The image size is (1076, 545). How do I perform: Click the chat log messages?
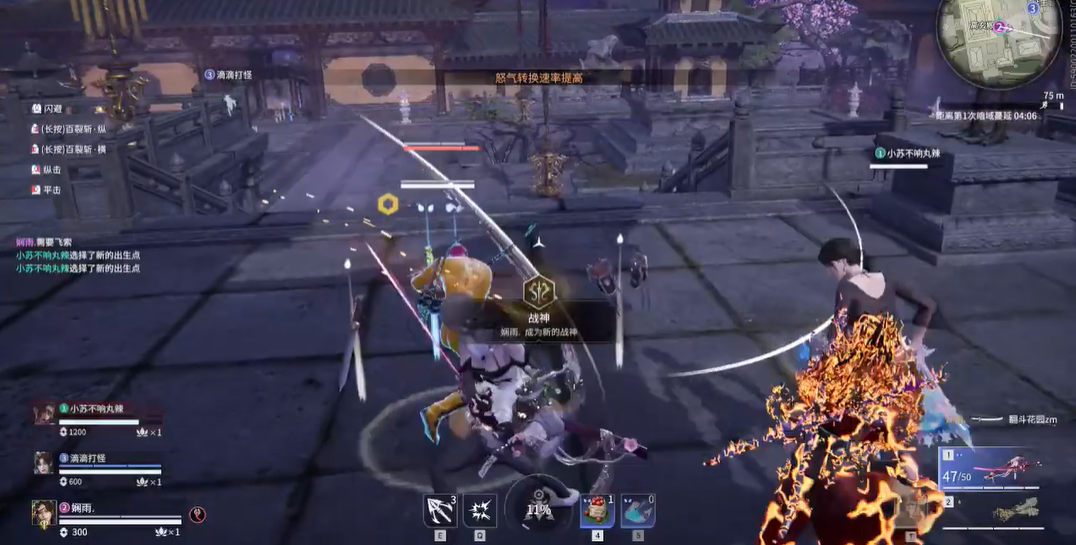[x=78, y=255]
